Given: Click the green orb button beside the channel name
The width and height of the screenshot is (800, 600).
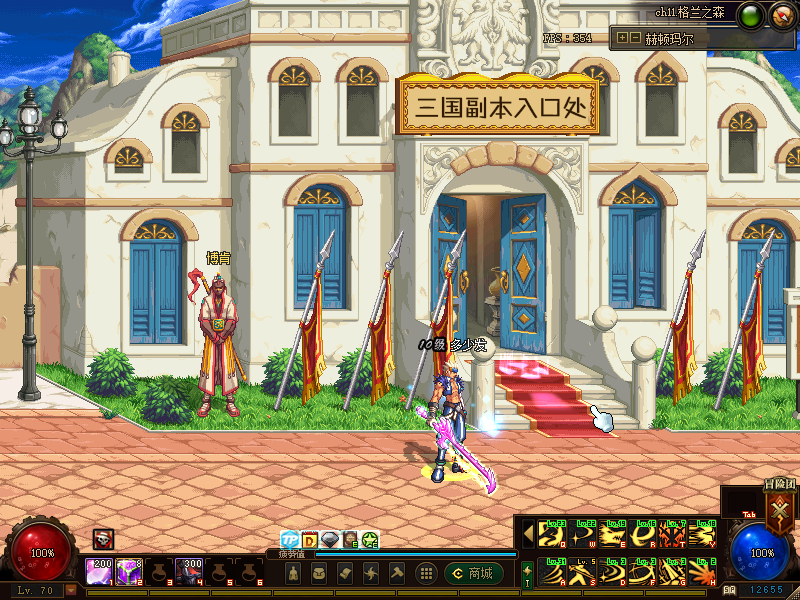Looking at the screenshot, I should coord(752,15).
